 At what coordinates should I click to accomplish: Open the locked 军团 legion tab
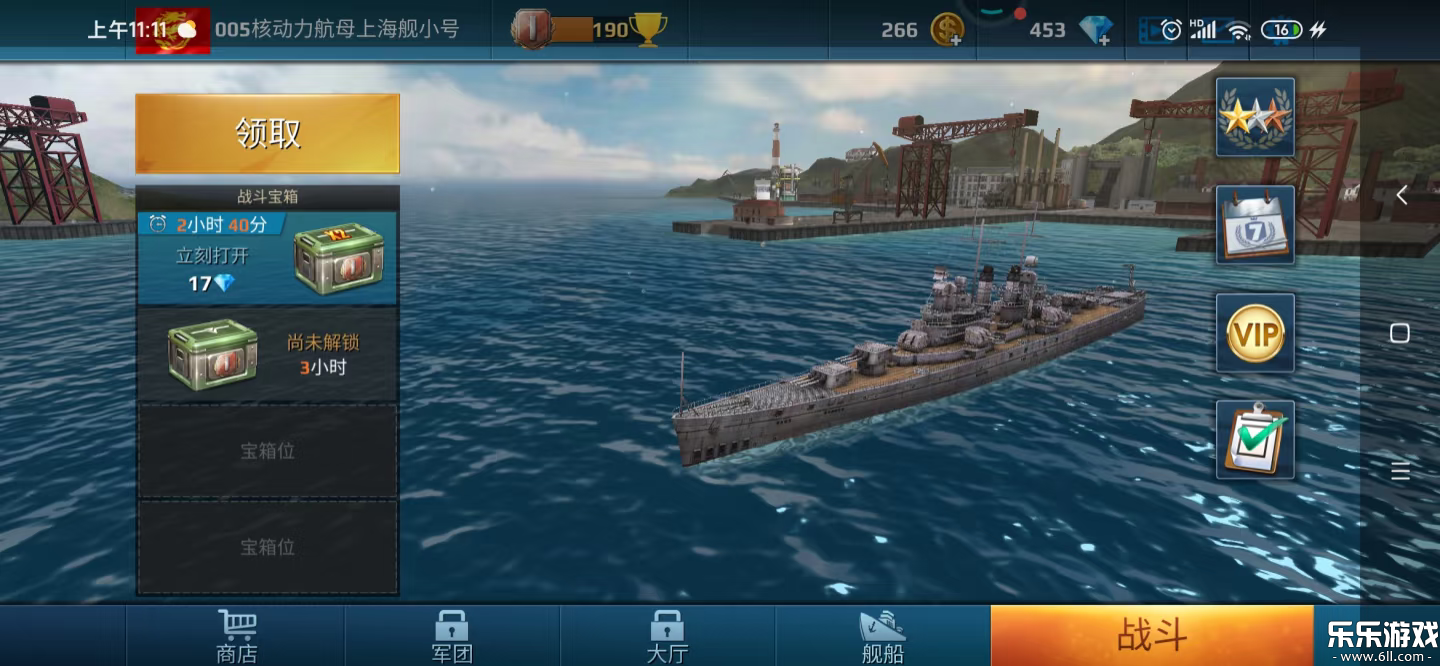pos(451,636)
